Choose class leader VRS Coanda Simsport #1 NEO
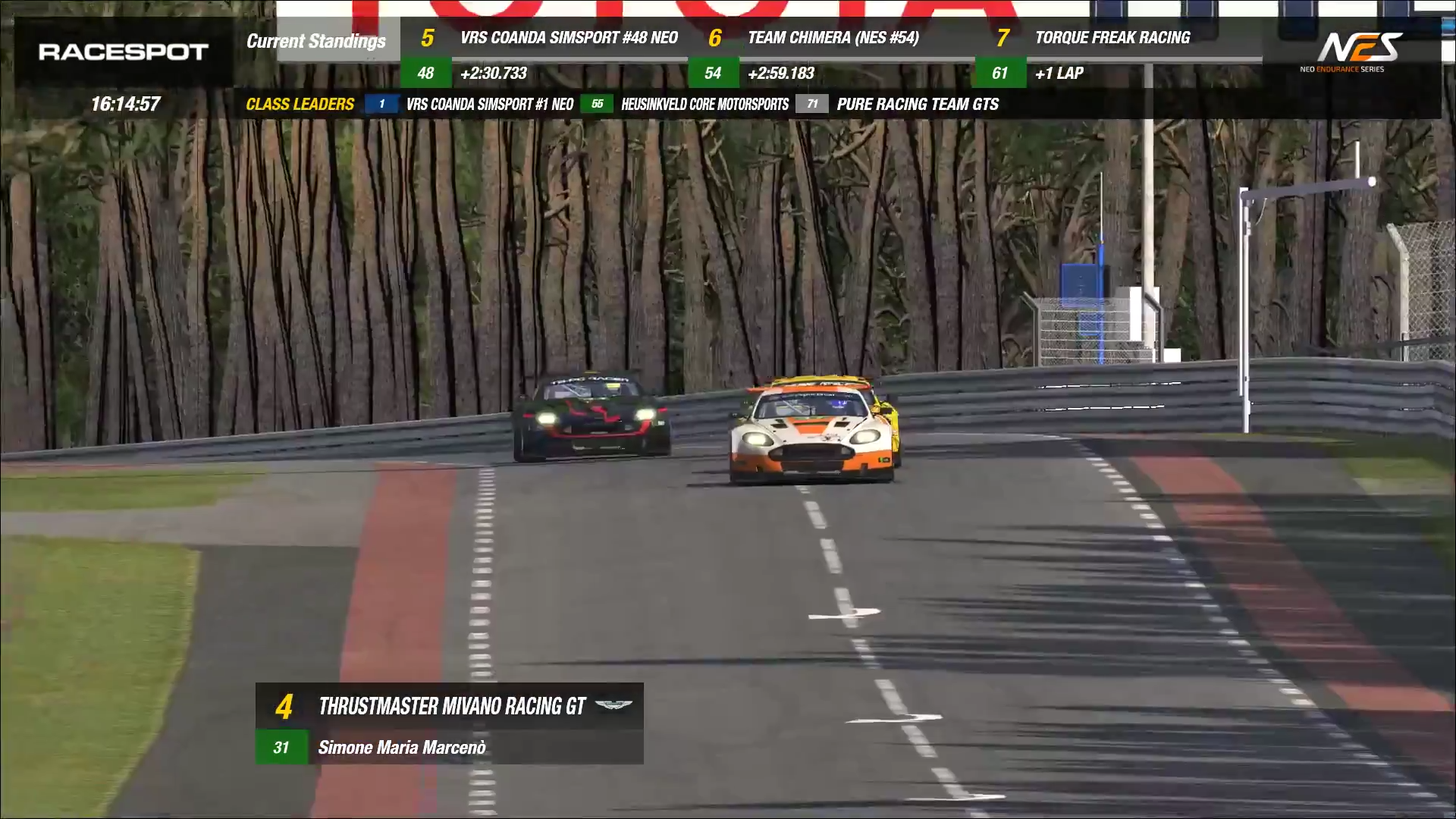Image resolution: width=1456 pixels, height=819 pixels. (489, 105)
